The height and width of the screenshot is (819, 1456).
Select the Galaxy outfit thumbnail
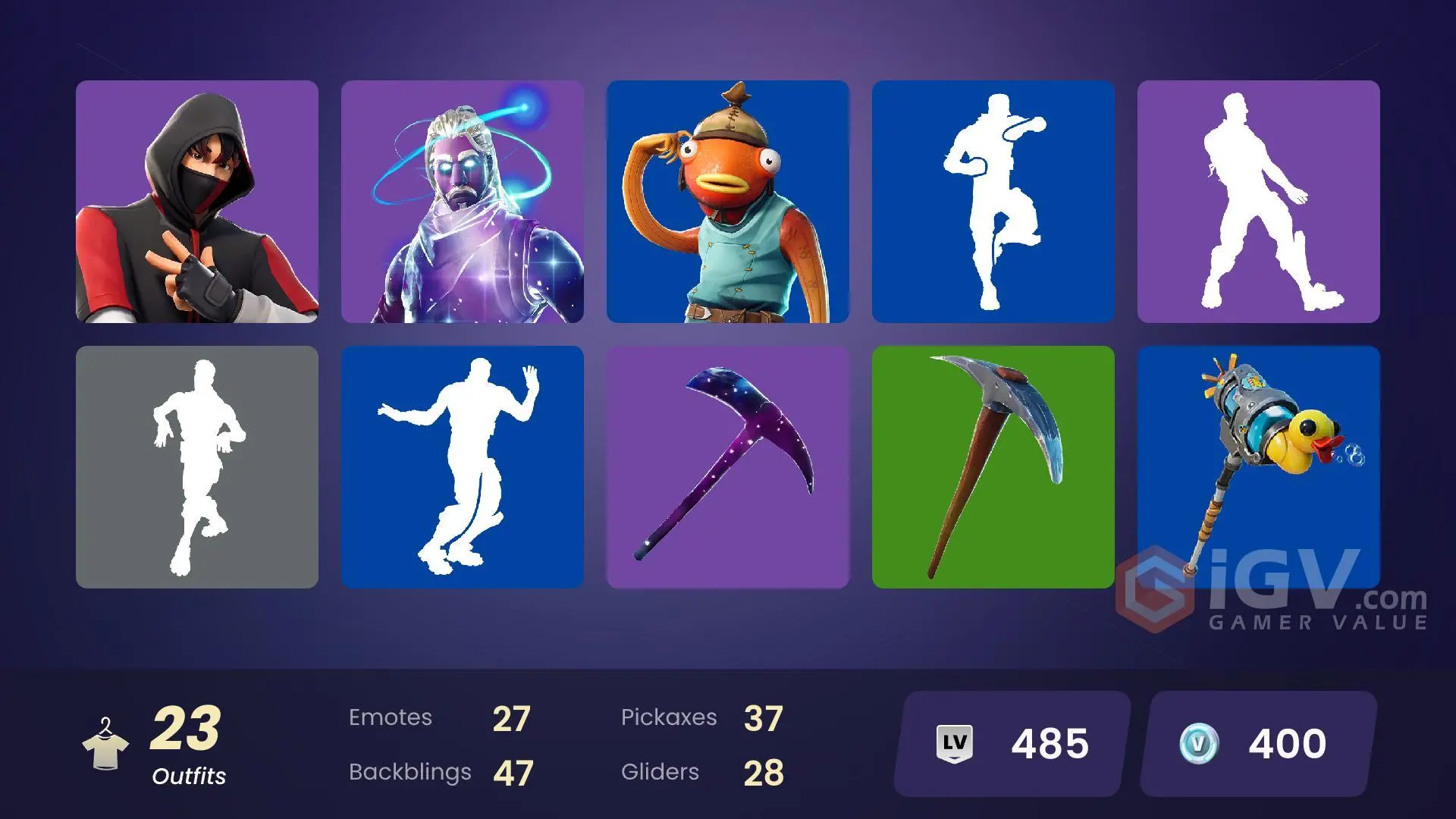click(x=463, y=201)
